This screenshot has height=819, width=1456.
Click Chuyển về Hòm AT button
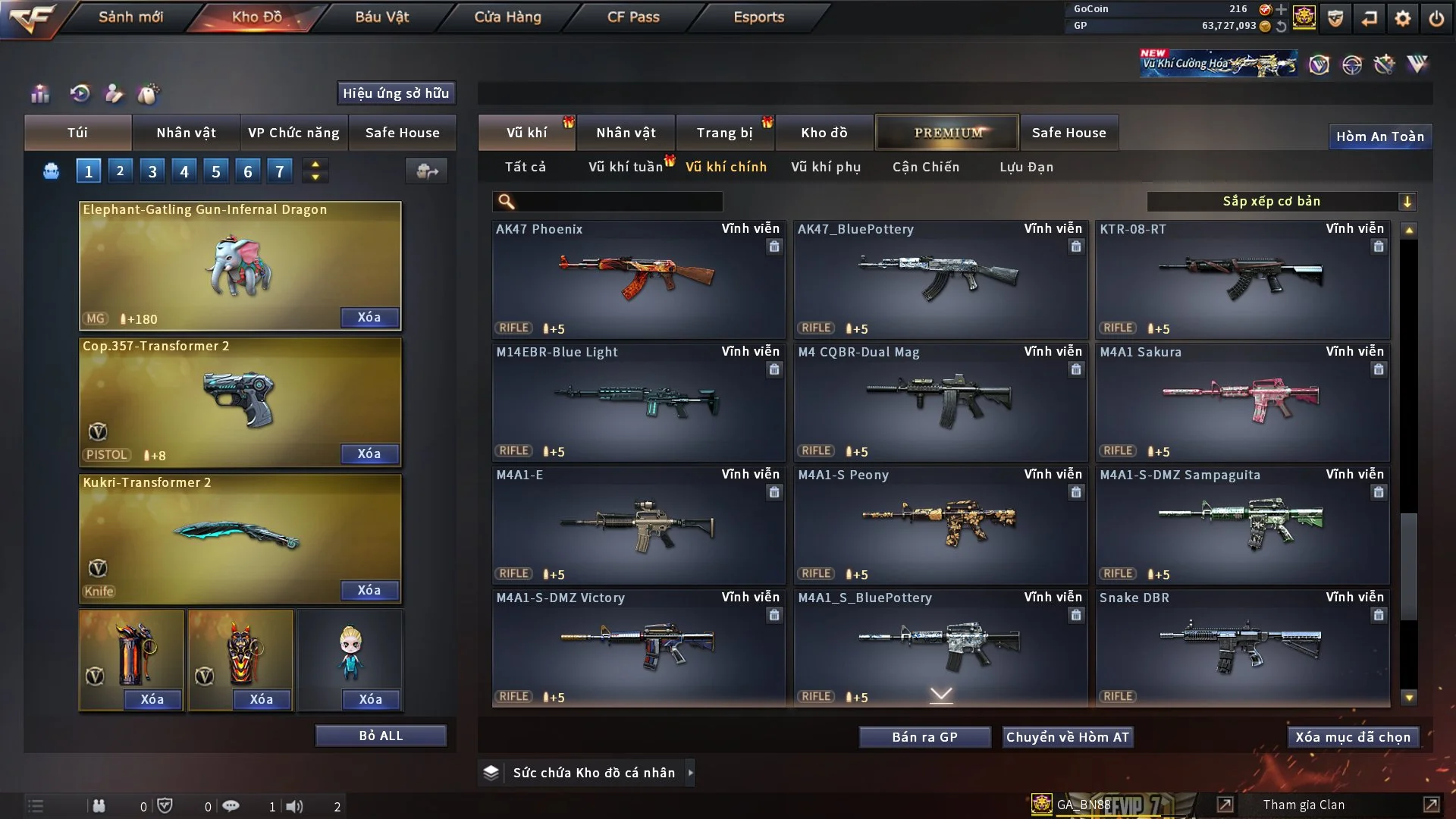(1067, 737)
